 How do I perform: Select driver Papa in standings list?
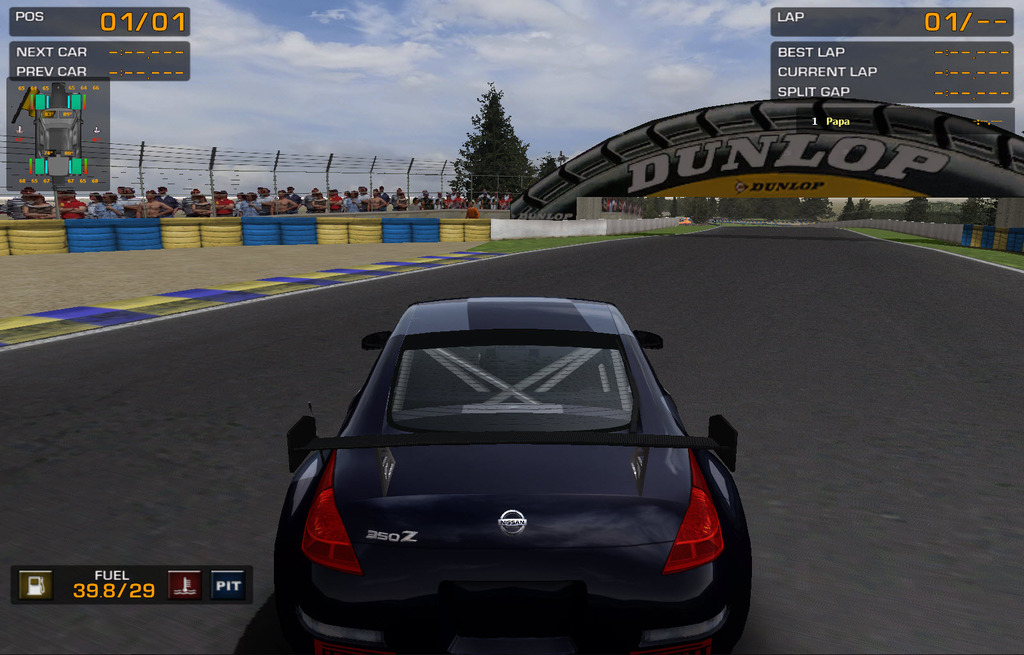[838, 121]
